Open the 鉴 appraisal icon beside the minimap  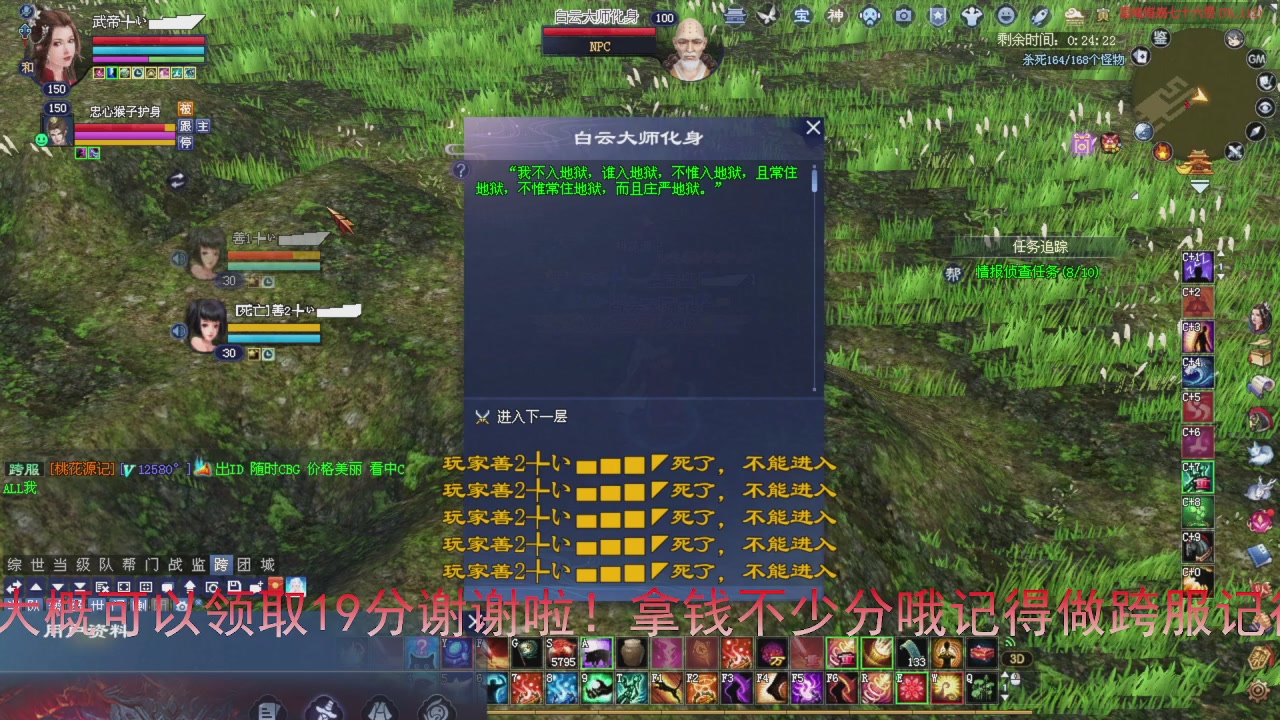point(1160,38)
